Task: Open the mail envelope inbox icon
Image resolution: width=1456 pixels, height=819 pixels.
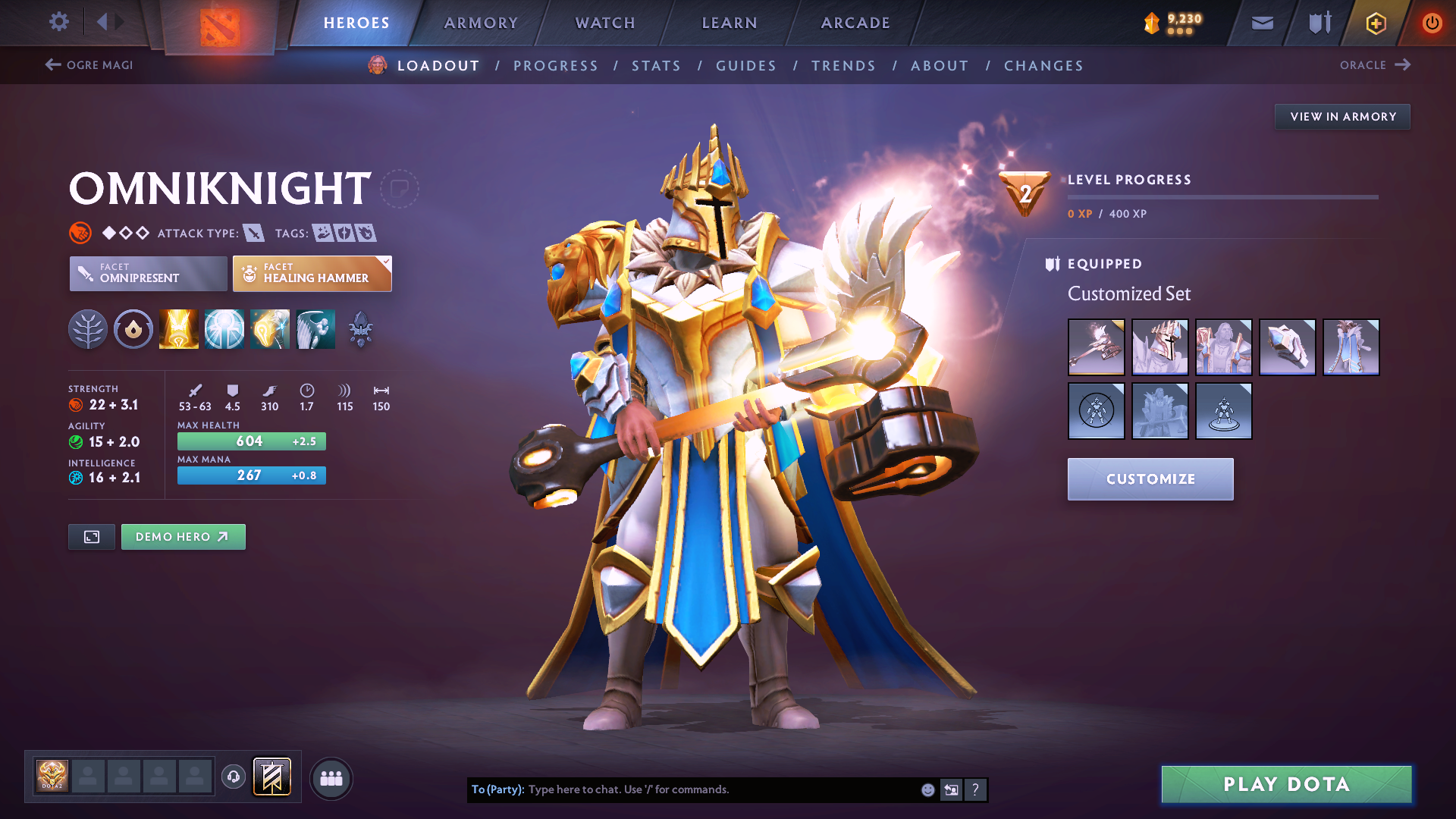Action: (x=1262, y=23)
